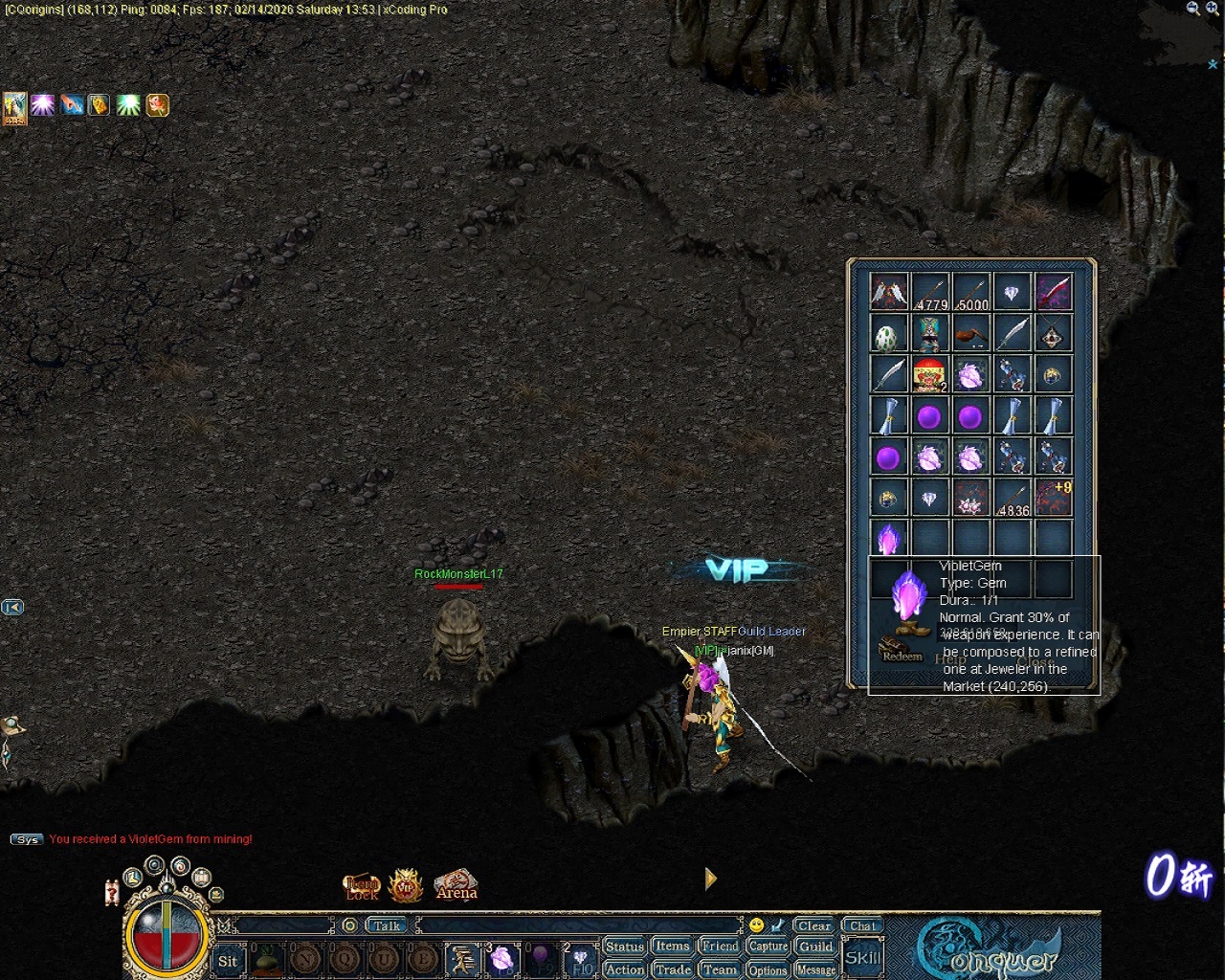Expand the Chat window options
The height and width of the screenshot is (980, 1225).
click(x=861, y=924)
